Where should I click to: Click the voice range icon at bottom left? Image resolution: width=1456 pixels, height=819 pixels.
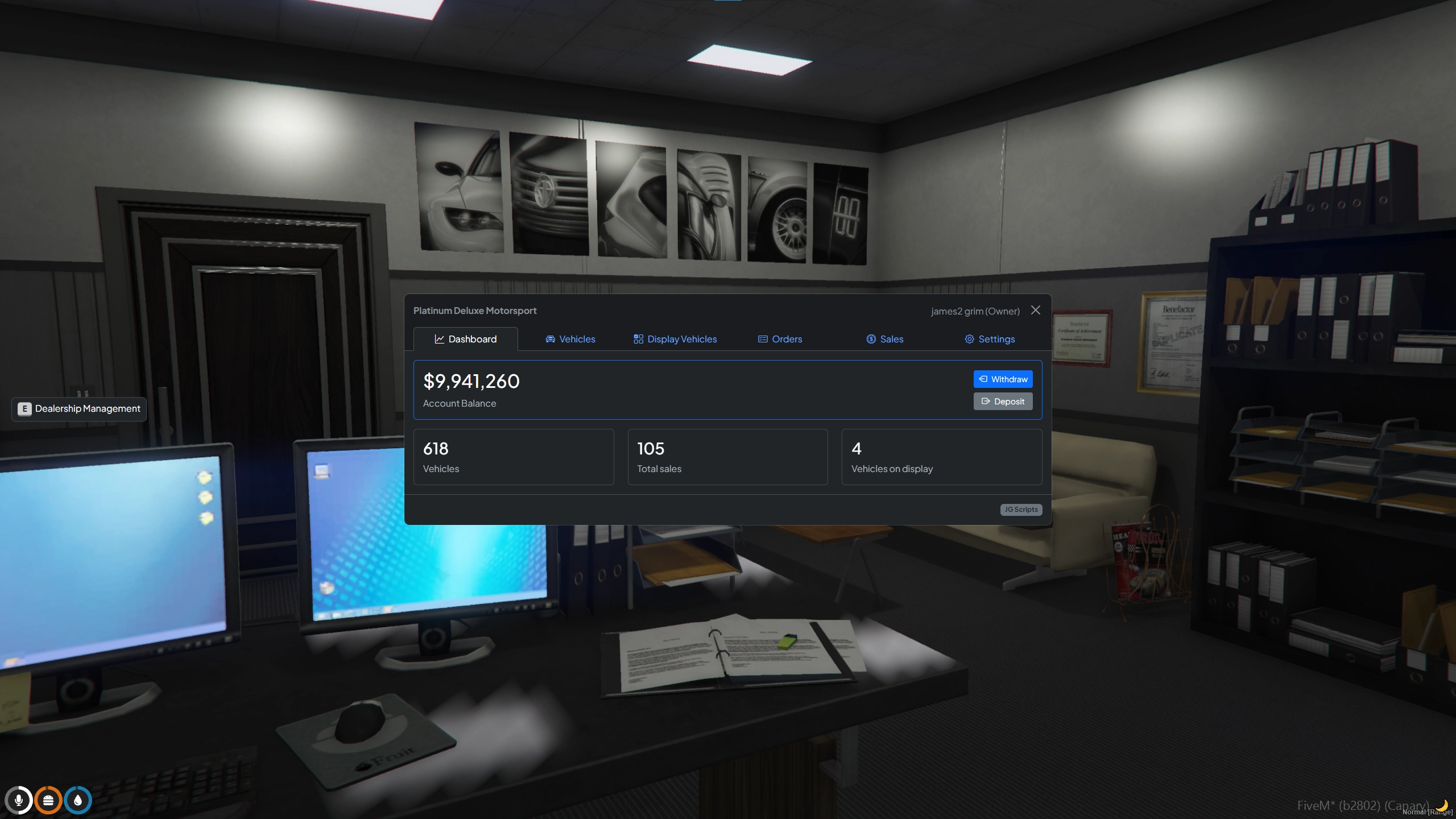tap(49, 800)
